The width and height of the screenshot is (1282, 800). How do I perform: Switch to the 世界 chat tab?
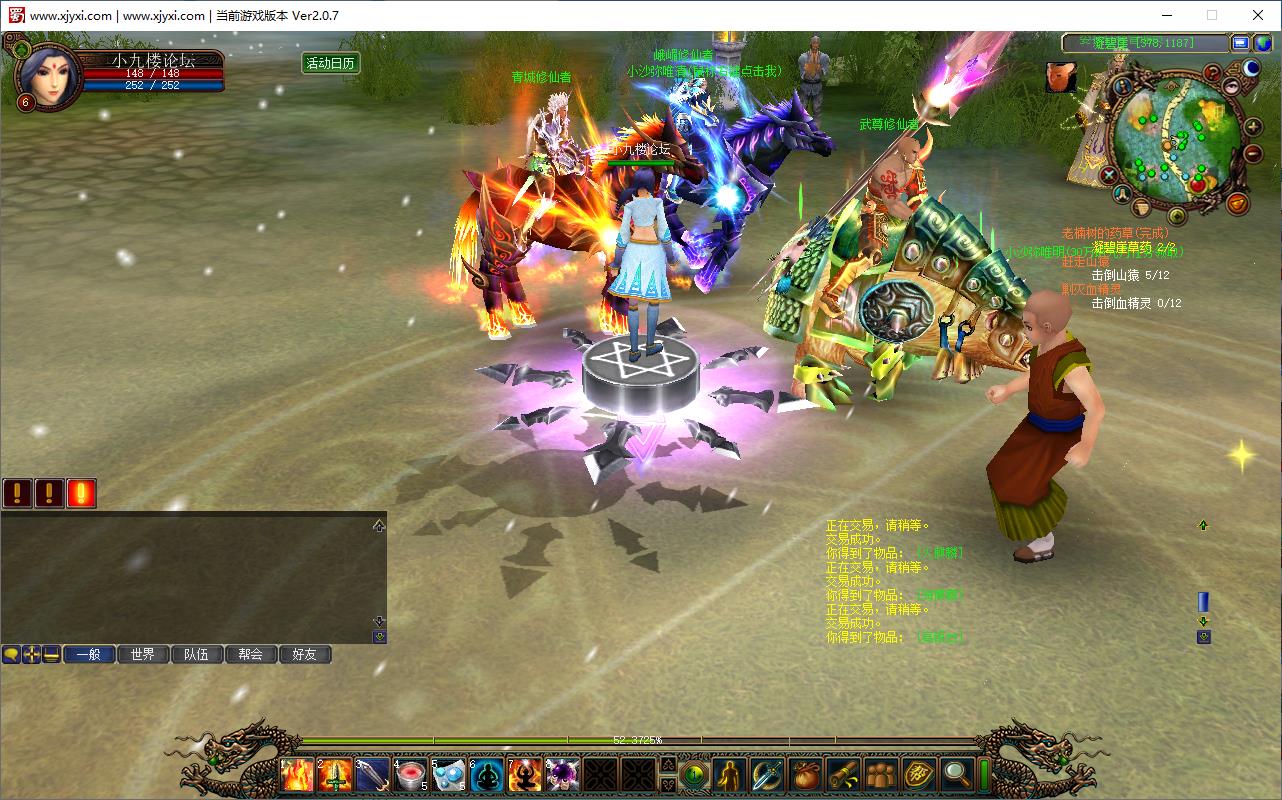[x=142, y=654]
